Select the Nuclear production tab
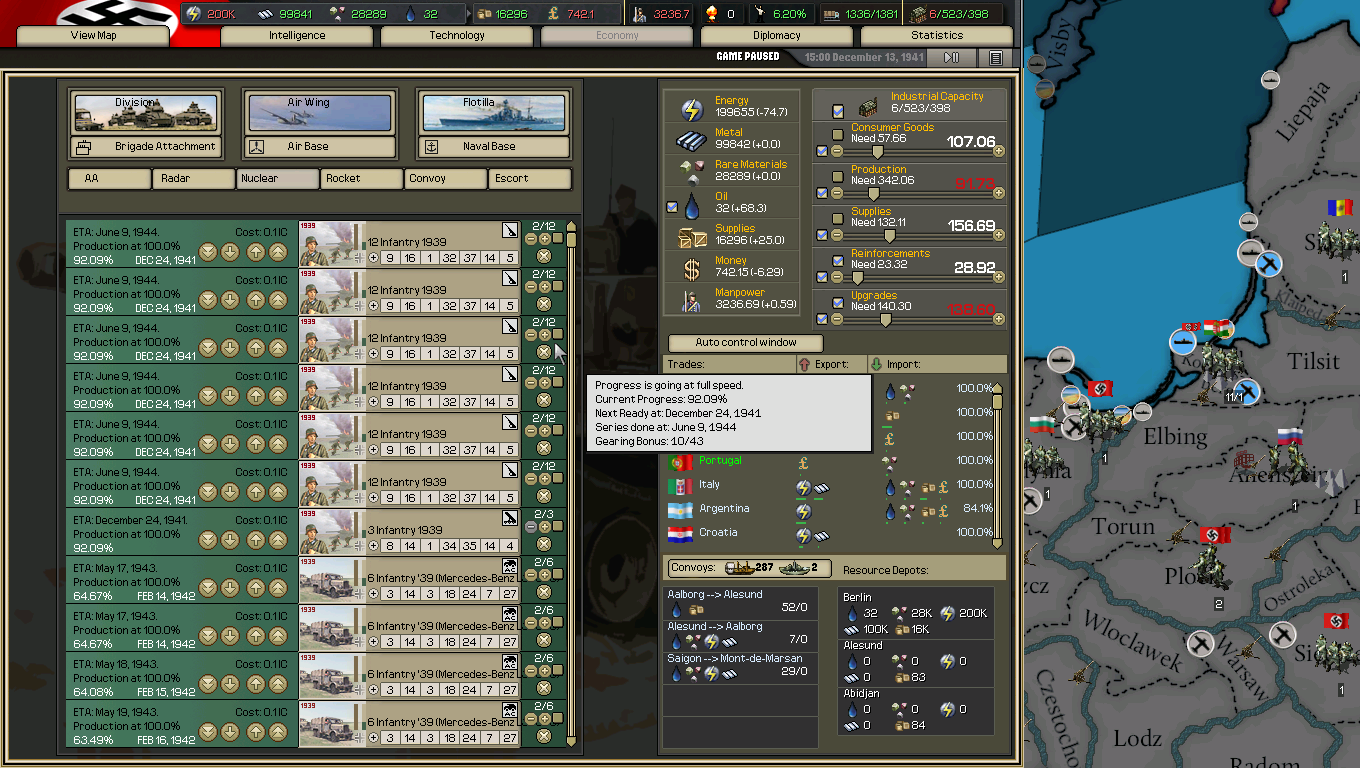Image resolution: width=1360 pixels, height=768 pixels. coord(277,178)
